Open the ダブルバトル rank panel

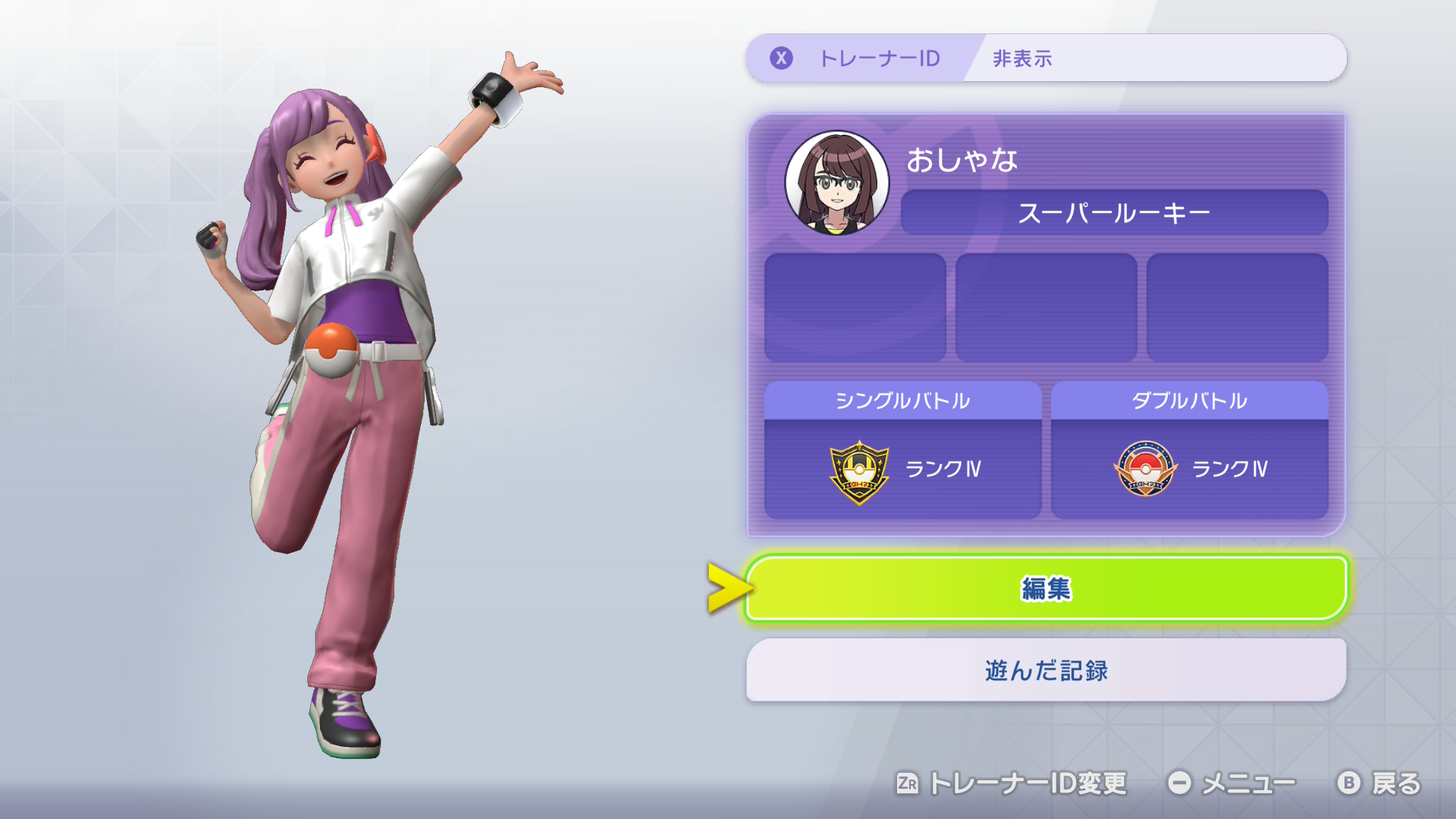pos(1189,451)
